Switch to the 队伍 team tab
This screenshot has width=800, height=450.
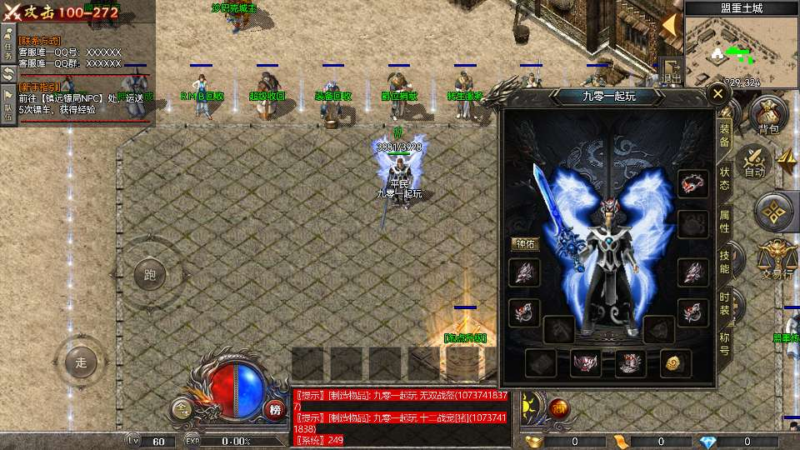(x=8, y=108)
